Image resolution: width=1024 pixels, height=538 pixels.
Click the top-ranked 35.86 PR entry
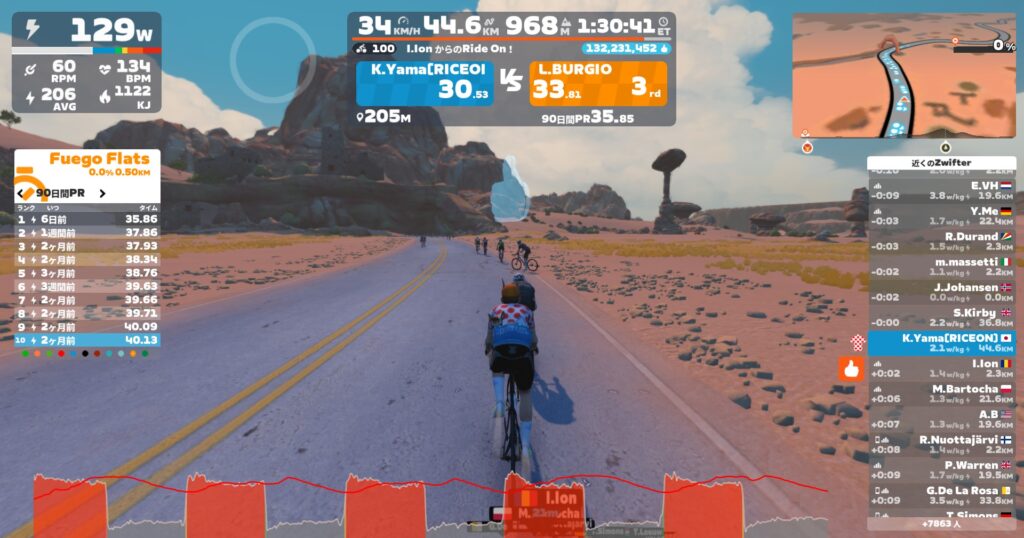(x=87, y=218)
